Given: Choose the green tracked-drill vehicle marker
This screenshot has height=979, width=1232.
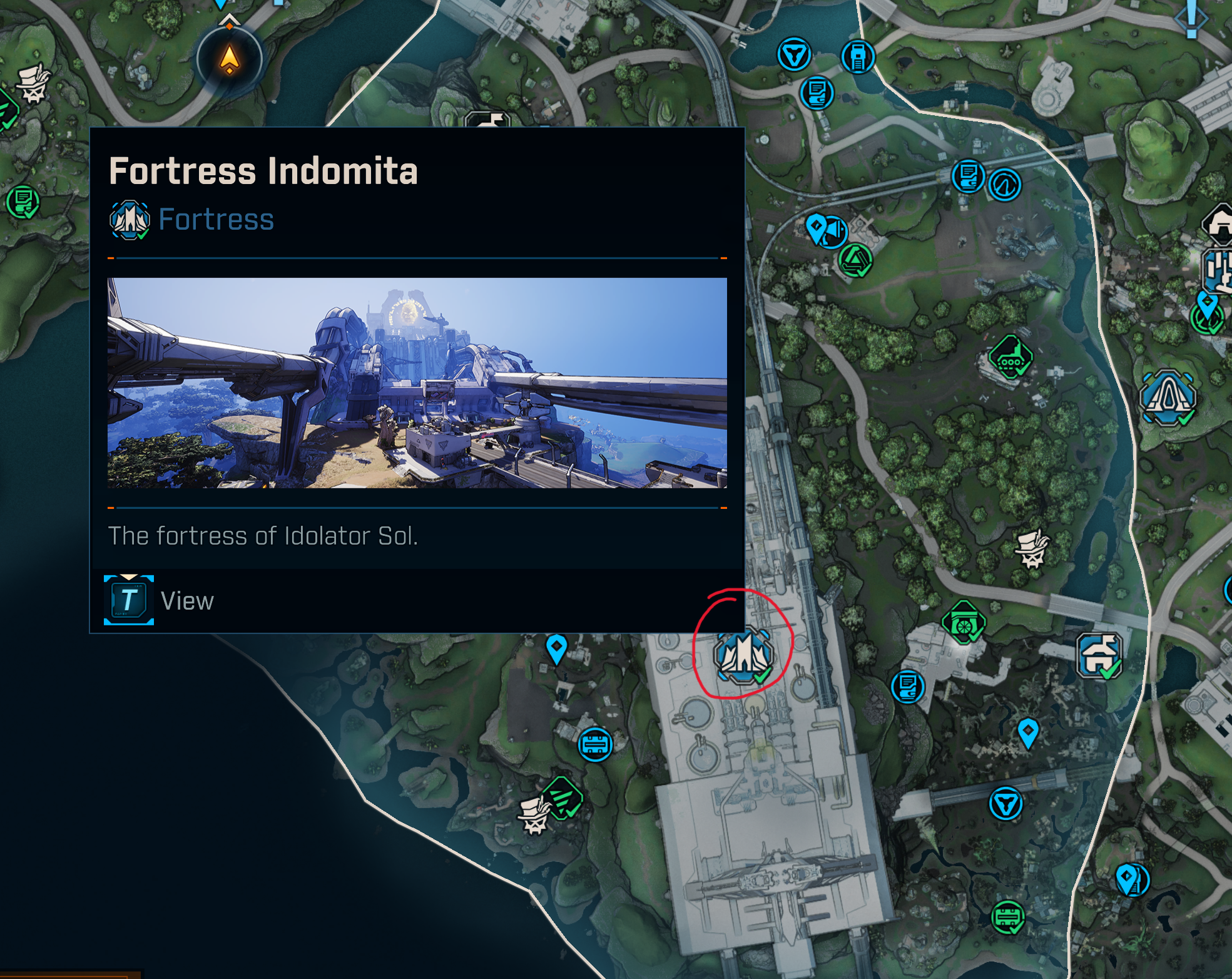Looking at the screenshot, I should pos(1010,357).
